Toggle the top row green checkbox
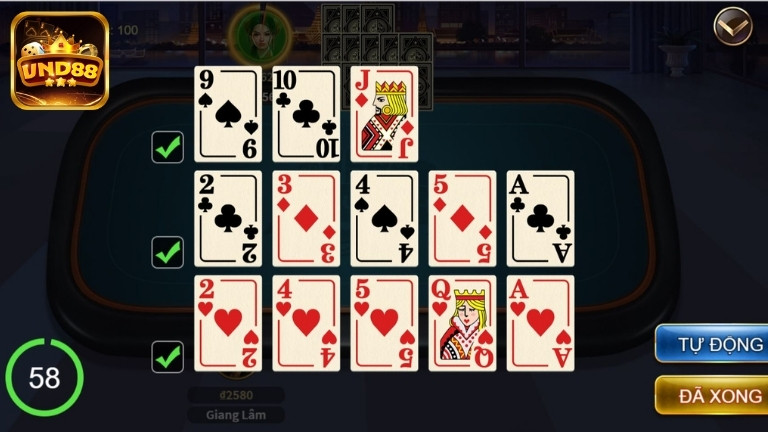This screenshot has height=432, width=768. point(167,147)
